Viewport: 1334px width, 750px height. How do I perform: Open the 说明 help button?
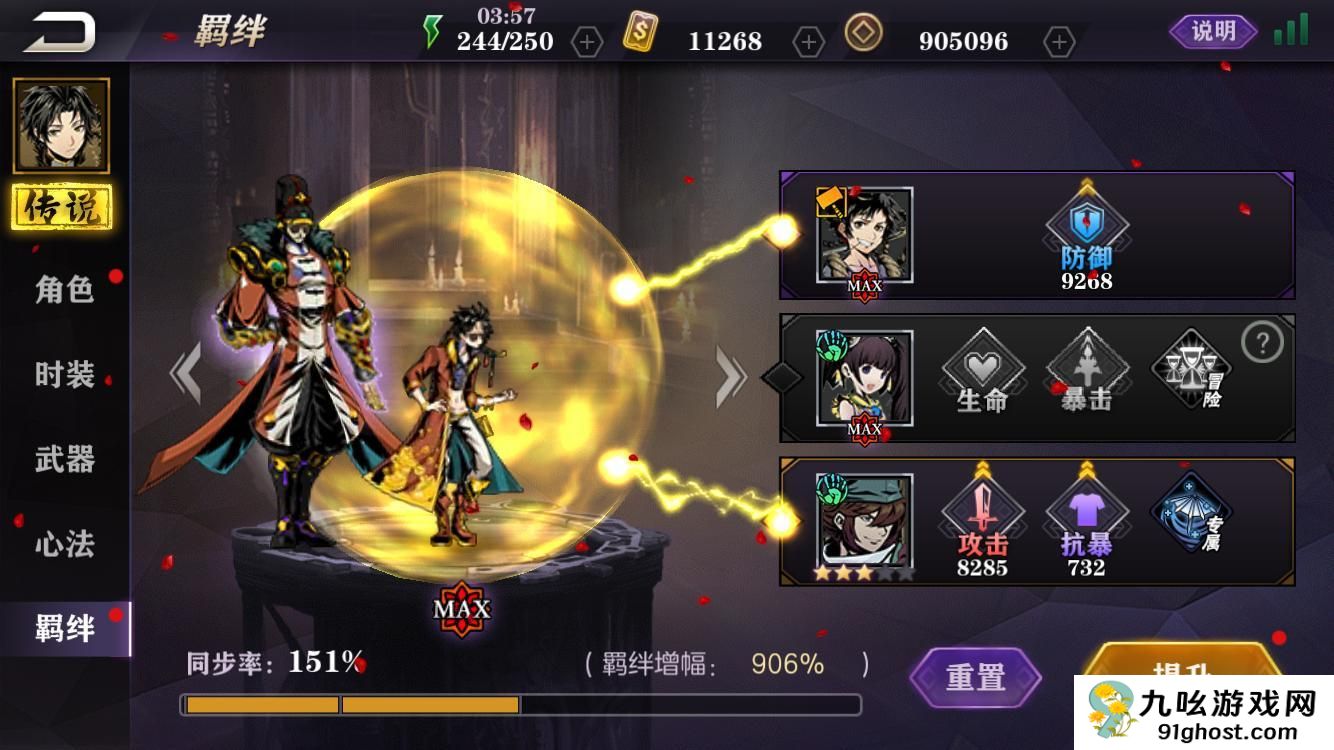pos(1213,32)
